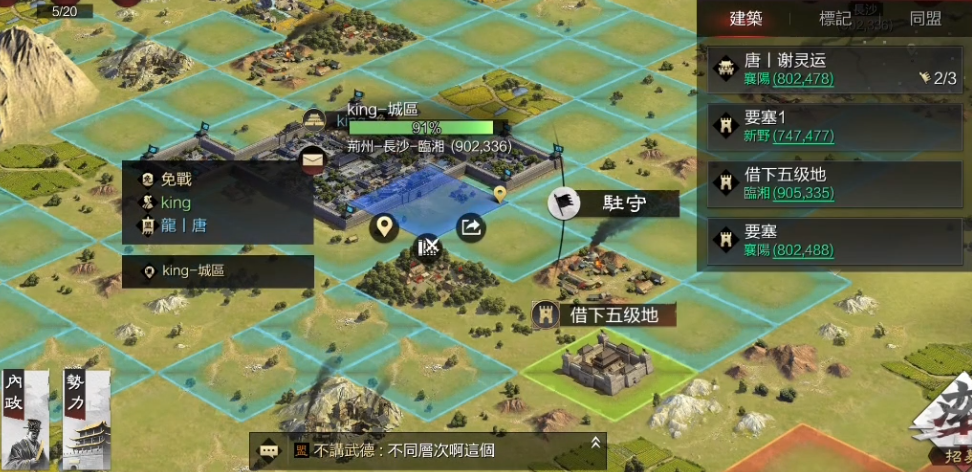Click the crossed-out flag icon below the city

(428, 245)
